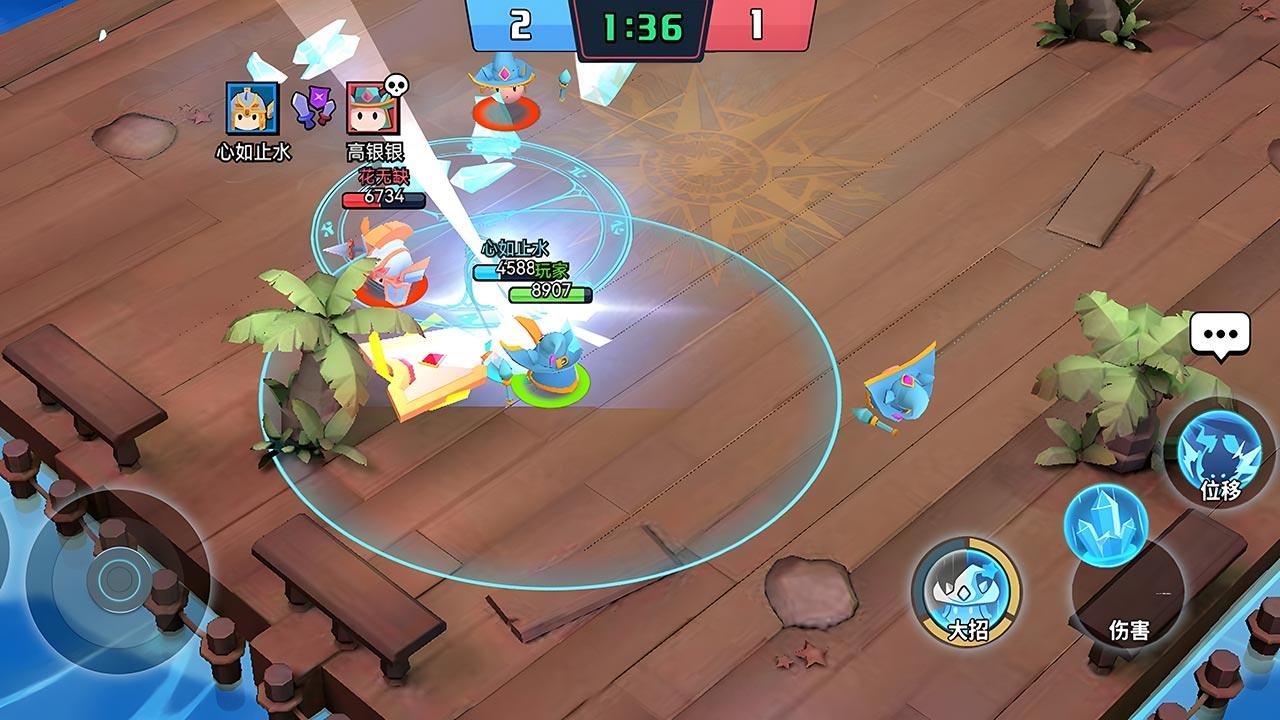The height and width of the screenshot is (720, 1280).
Task: Select 心如止水 player portrait
Action: [252, 109]
